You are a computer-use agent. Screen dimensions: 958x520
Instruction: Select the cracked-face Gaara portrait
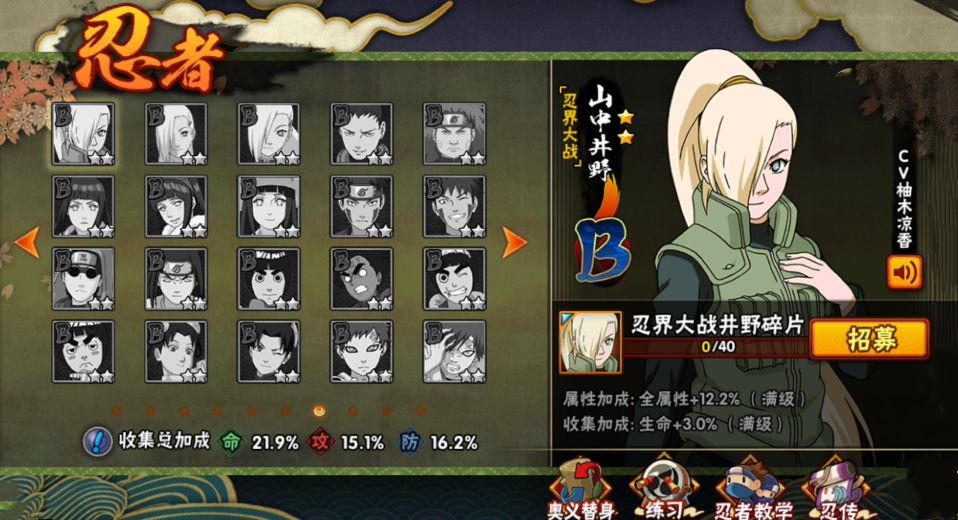[x=455, y=350]
